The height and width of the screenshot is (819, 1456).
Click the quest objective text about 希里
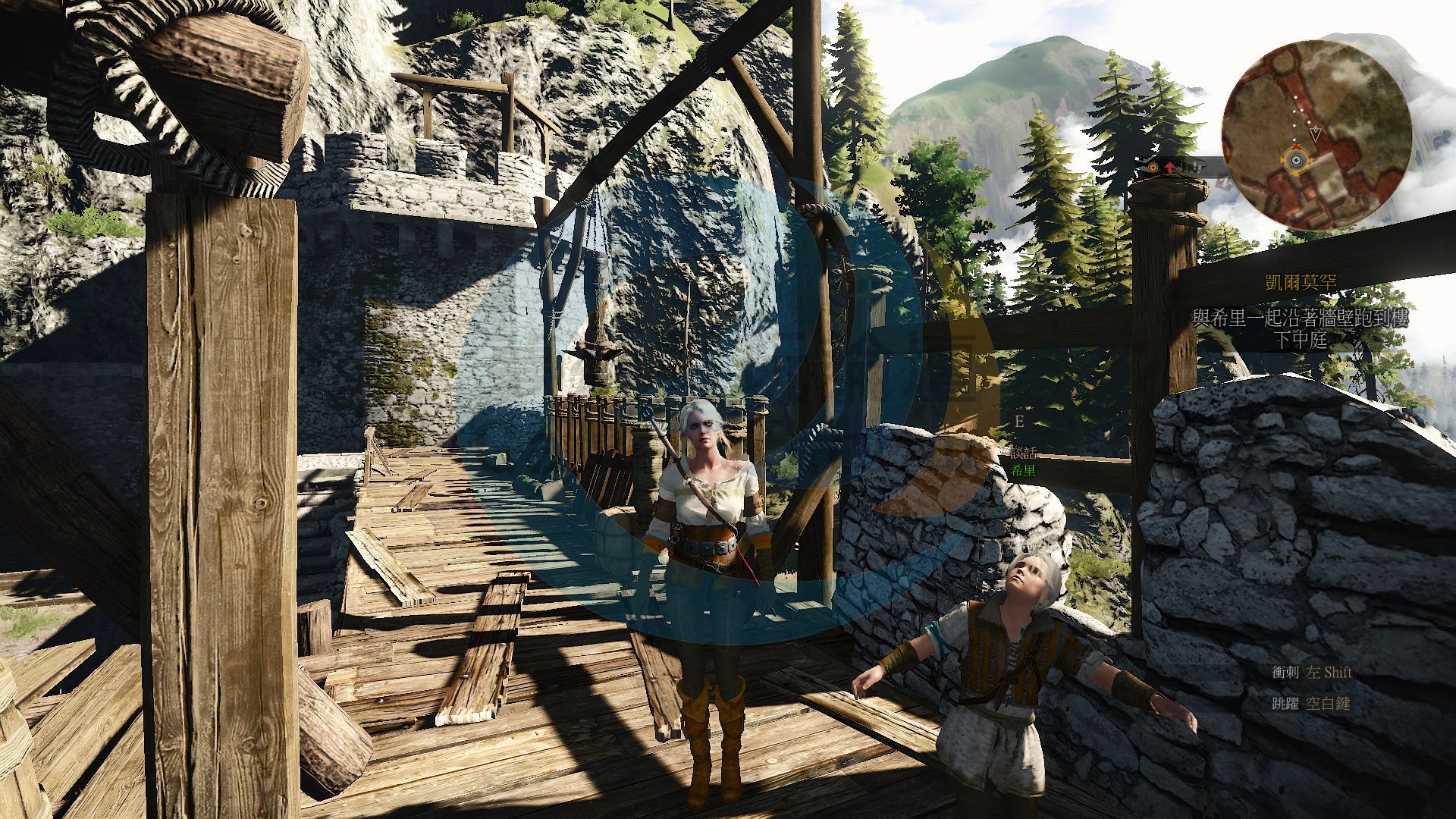tap(1300, 328)
